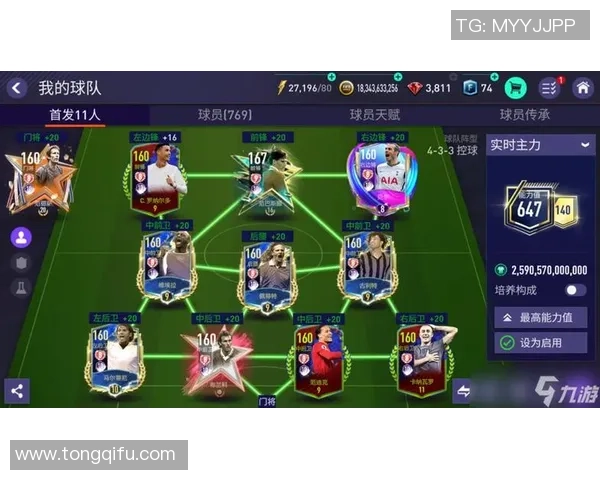
Task: Open the green shopping cart store
Action: coord(516,88)
